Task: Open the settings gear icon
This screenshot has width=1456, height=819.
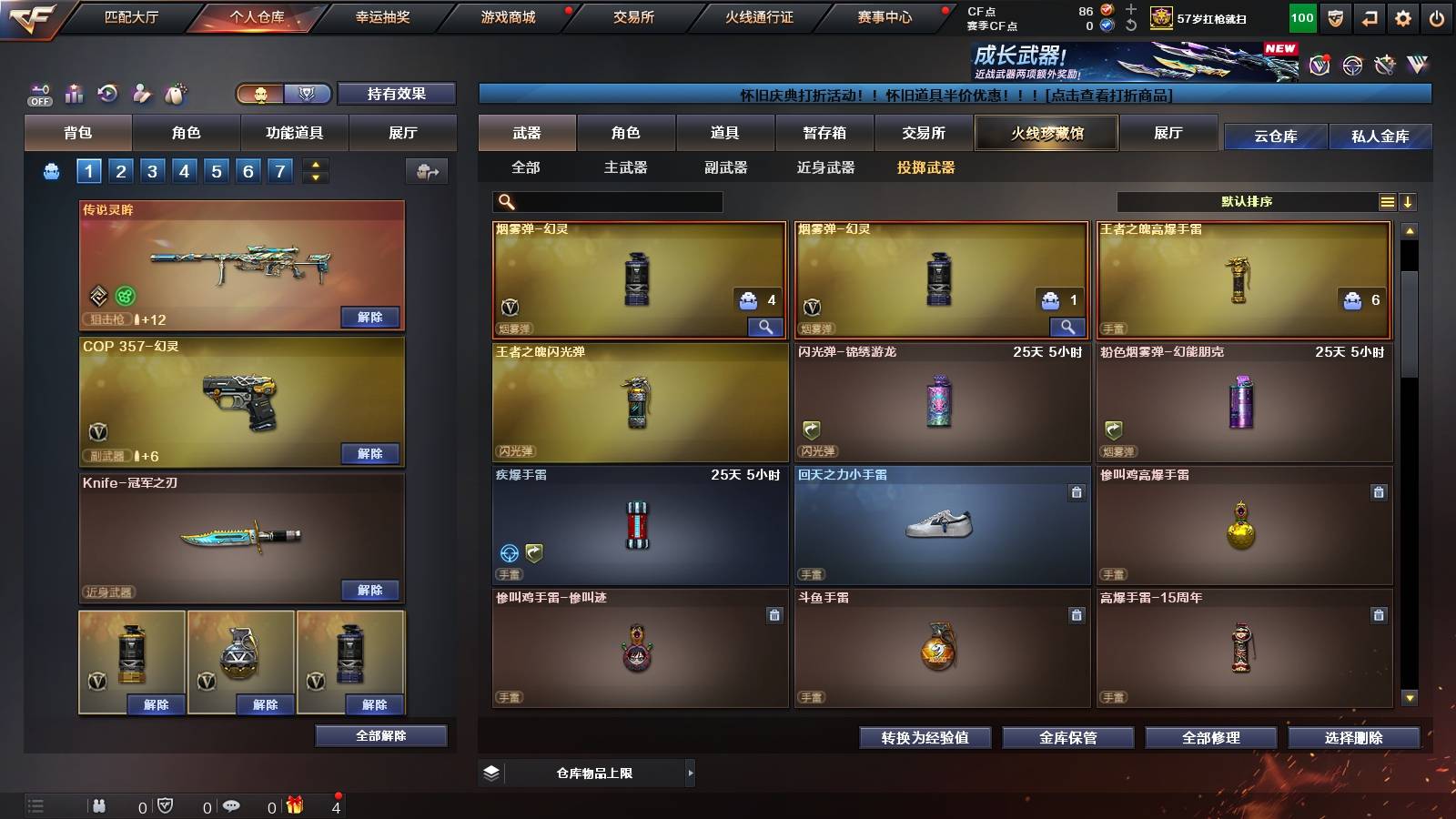Action: 1404,16
